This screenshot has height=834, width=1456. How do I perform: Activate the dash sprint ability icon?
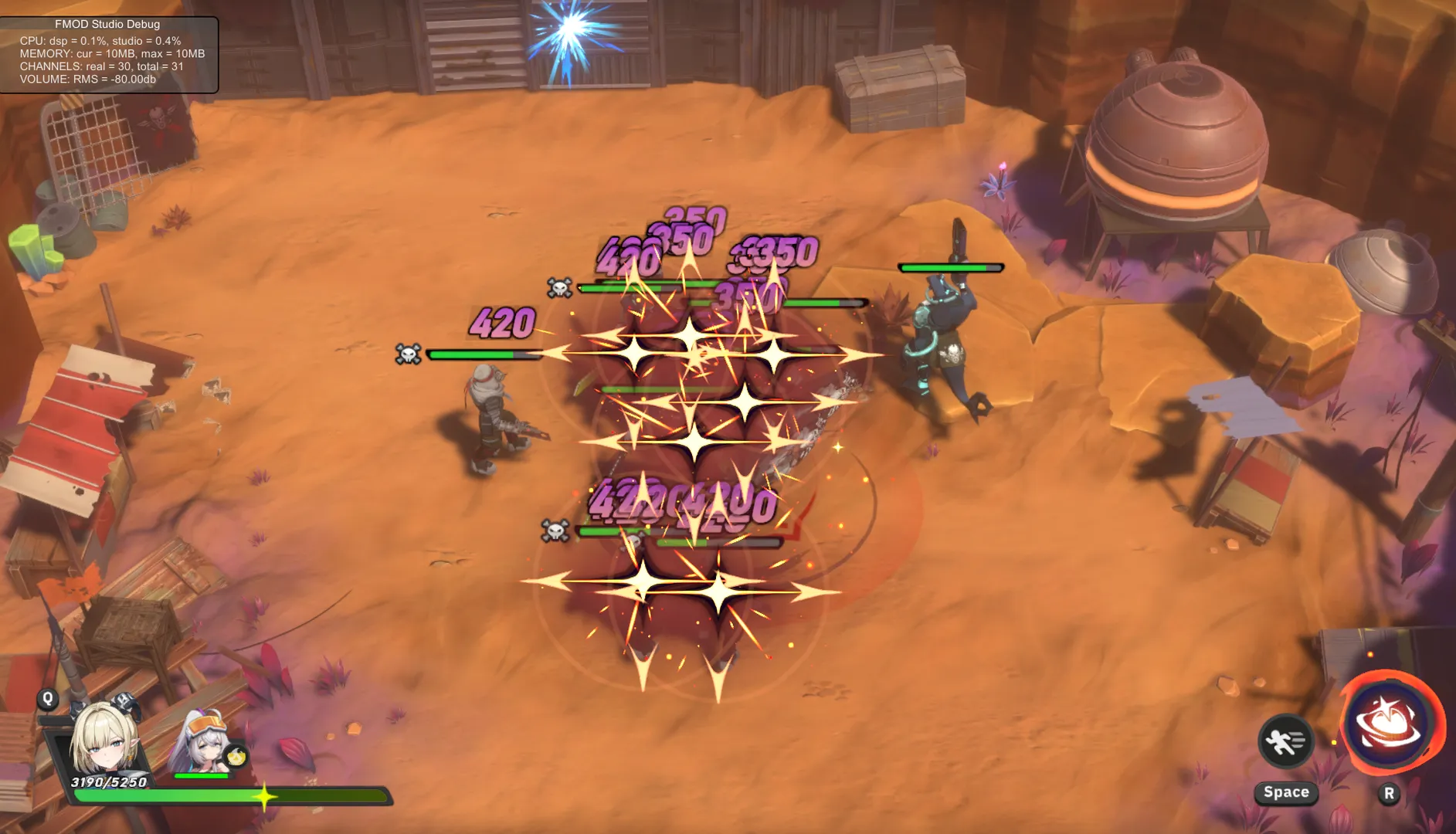1285,742
